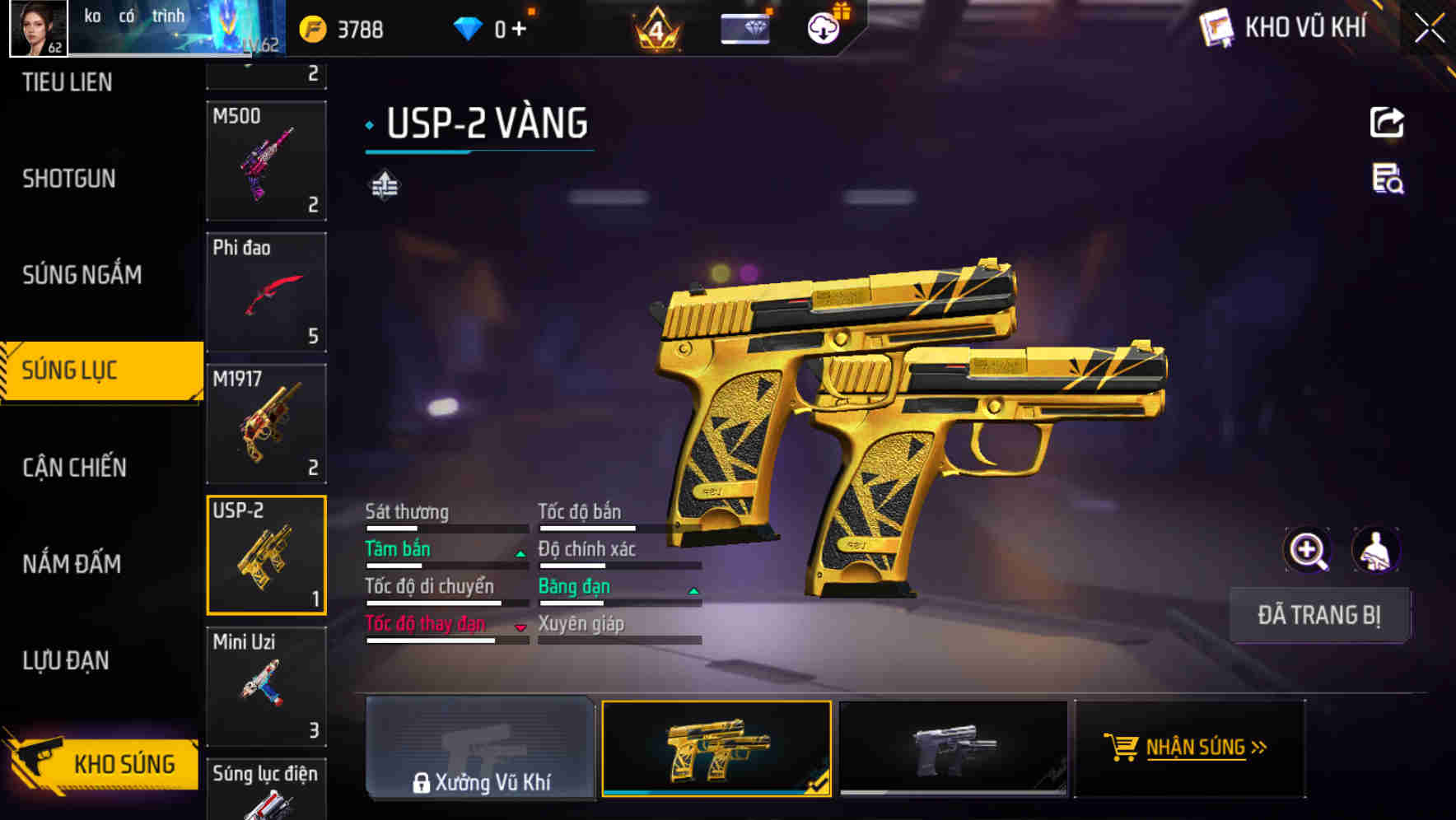The width and height of the screenshot is (1456, 820).
Task: Open KHO SÚNG with the pistol icon
Action: tap(99, 764)
